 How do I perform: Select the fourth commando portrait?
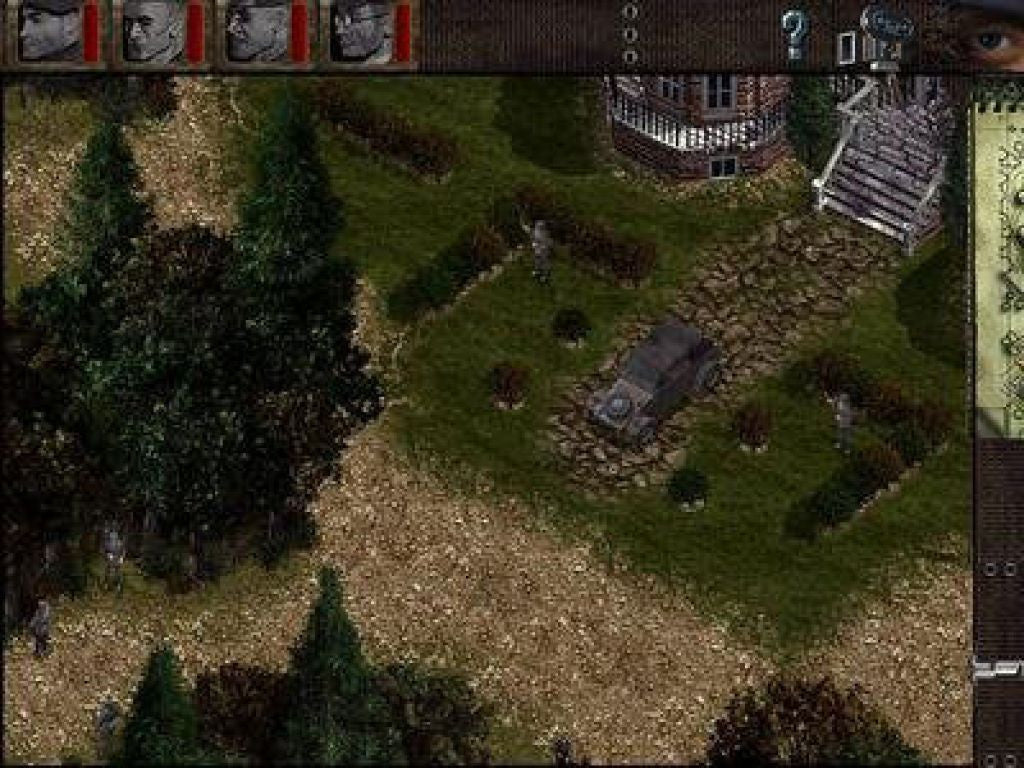[361, 31]
